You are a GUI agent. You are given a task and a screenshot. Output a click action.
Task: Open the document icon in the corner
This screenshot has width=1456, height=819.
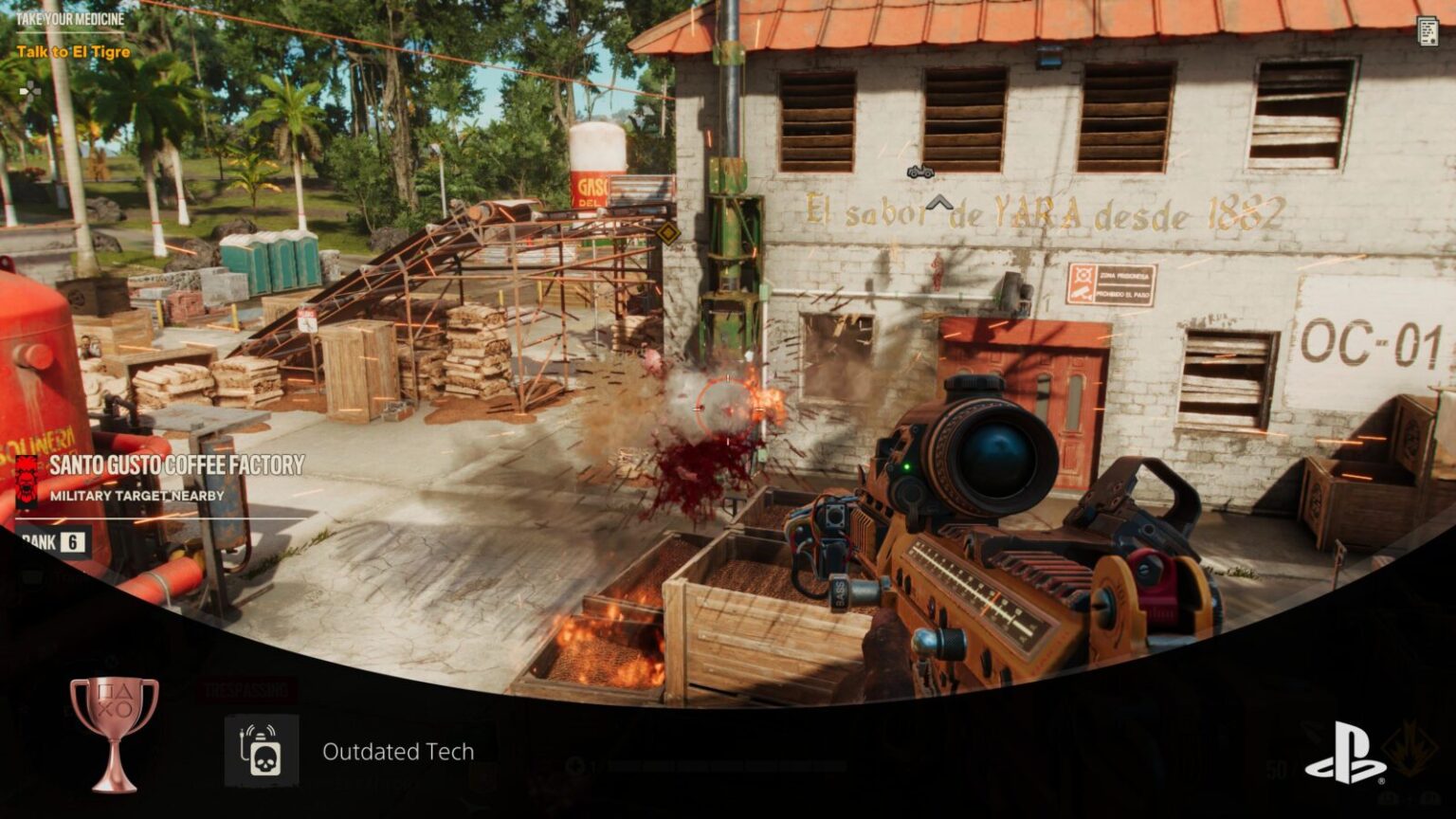click(1428, 31)
